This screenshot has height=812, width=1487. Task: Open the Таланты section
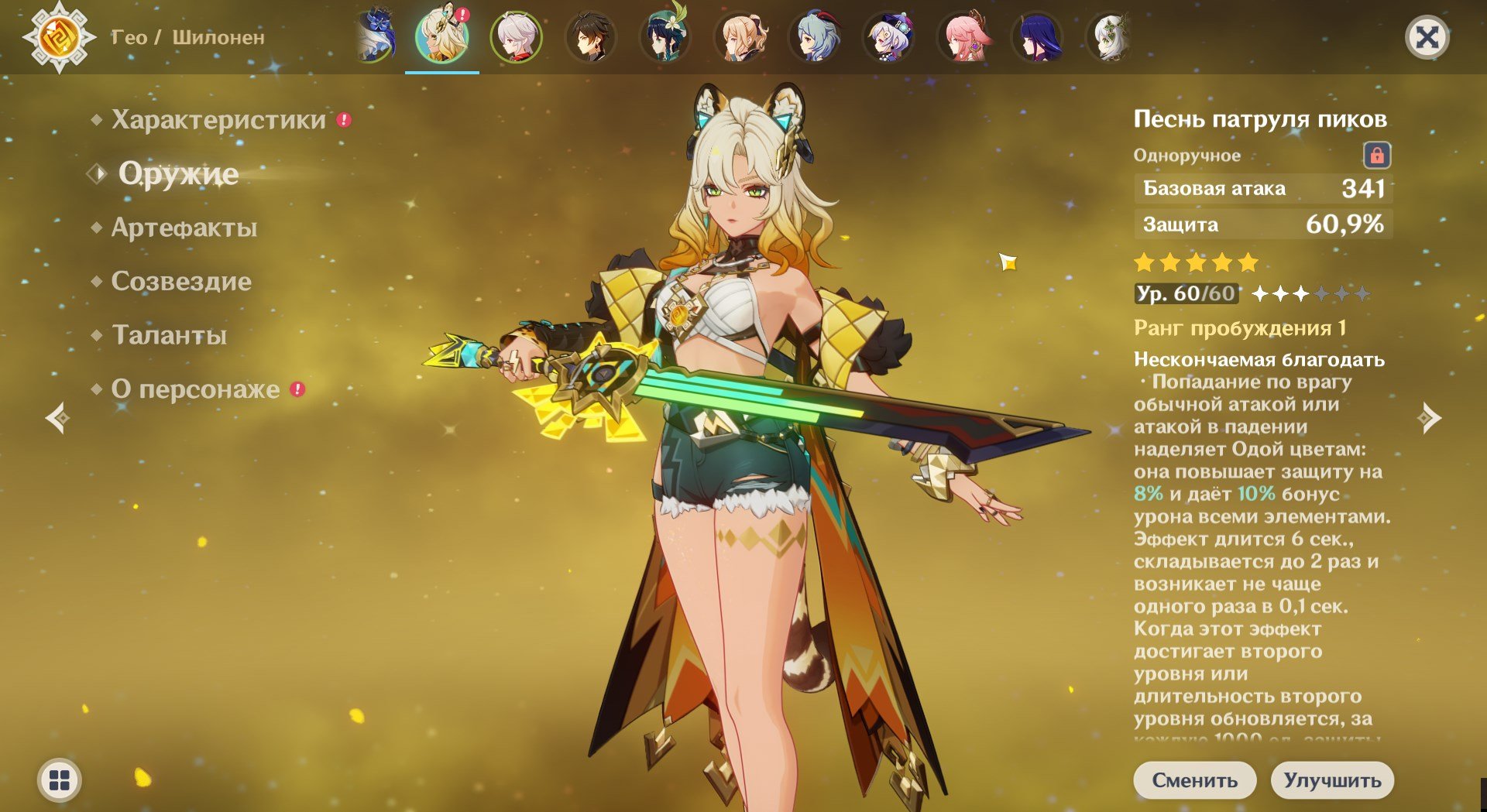tap(170, 335)
